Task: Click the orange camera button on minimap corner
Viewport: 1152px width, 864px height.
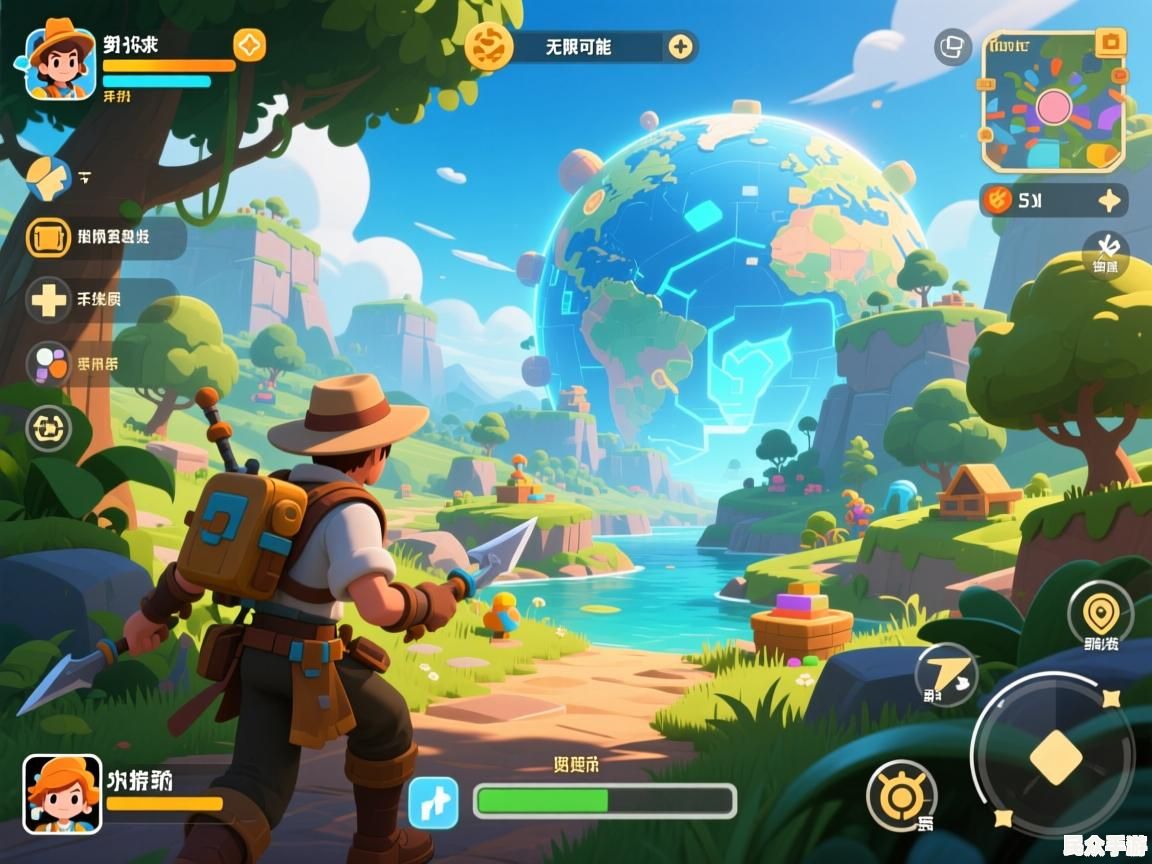Action: coord(1109,43)
